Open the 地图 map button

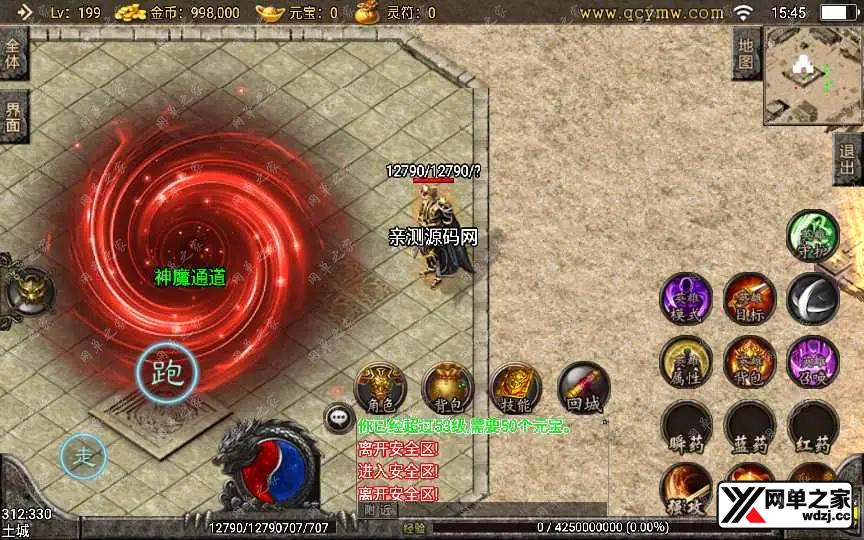tap(746, 53)
